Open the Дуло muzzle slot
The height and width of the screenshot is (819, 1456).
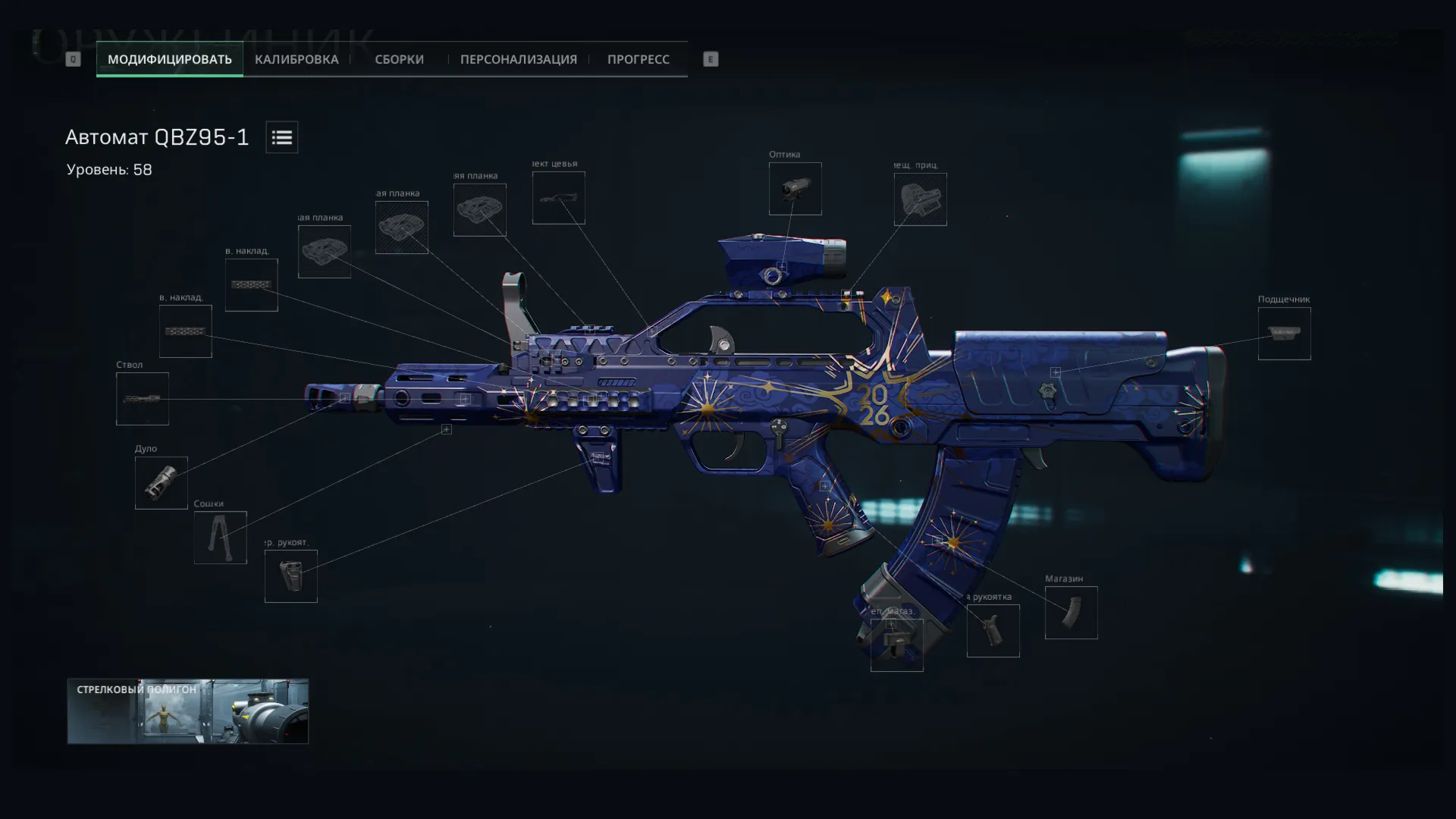pos(161,483)
